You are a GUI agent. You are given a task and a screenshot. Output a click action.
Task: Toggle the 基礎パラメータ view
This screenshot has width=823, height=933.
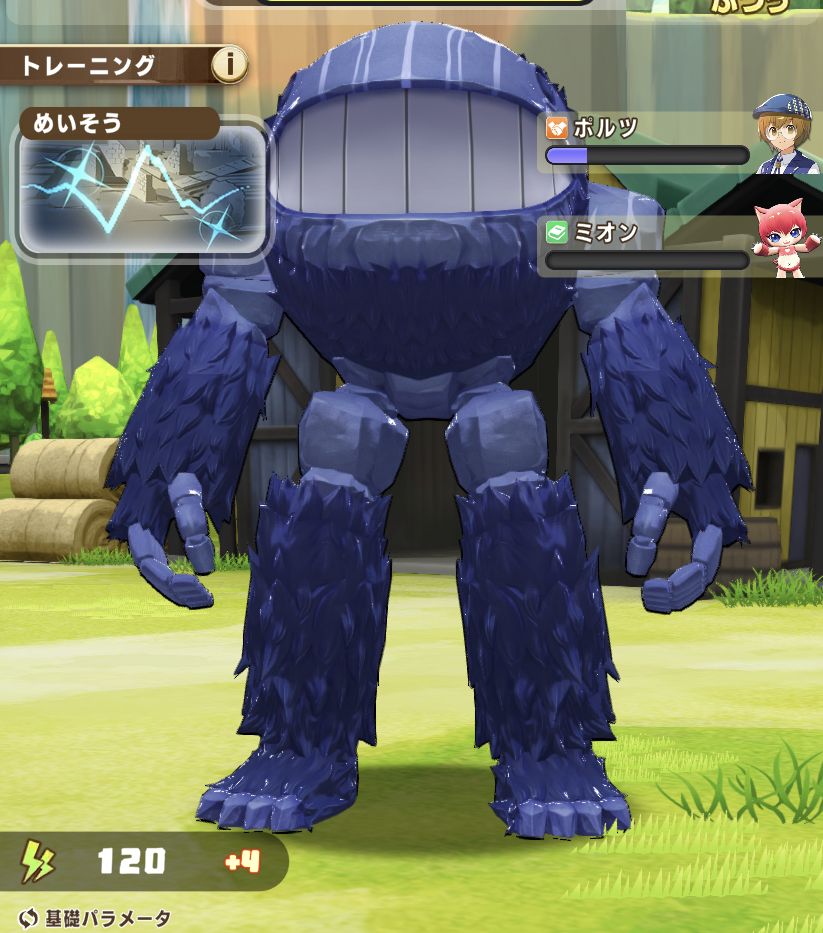click(96, 918)
